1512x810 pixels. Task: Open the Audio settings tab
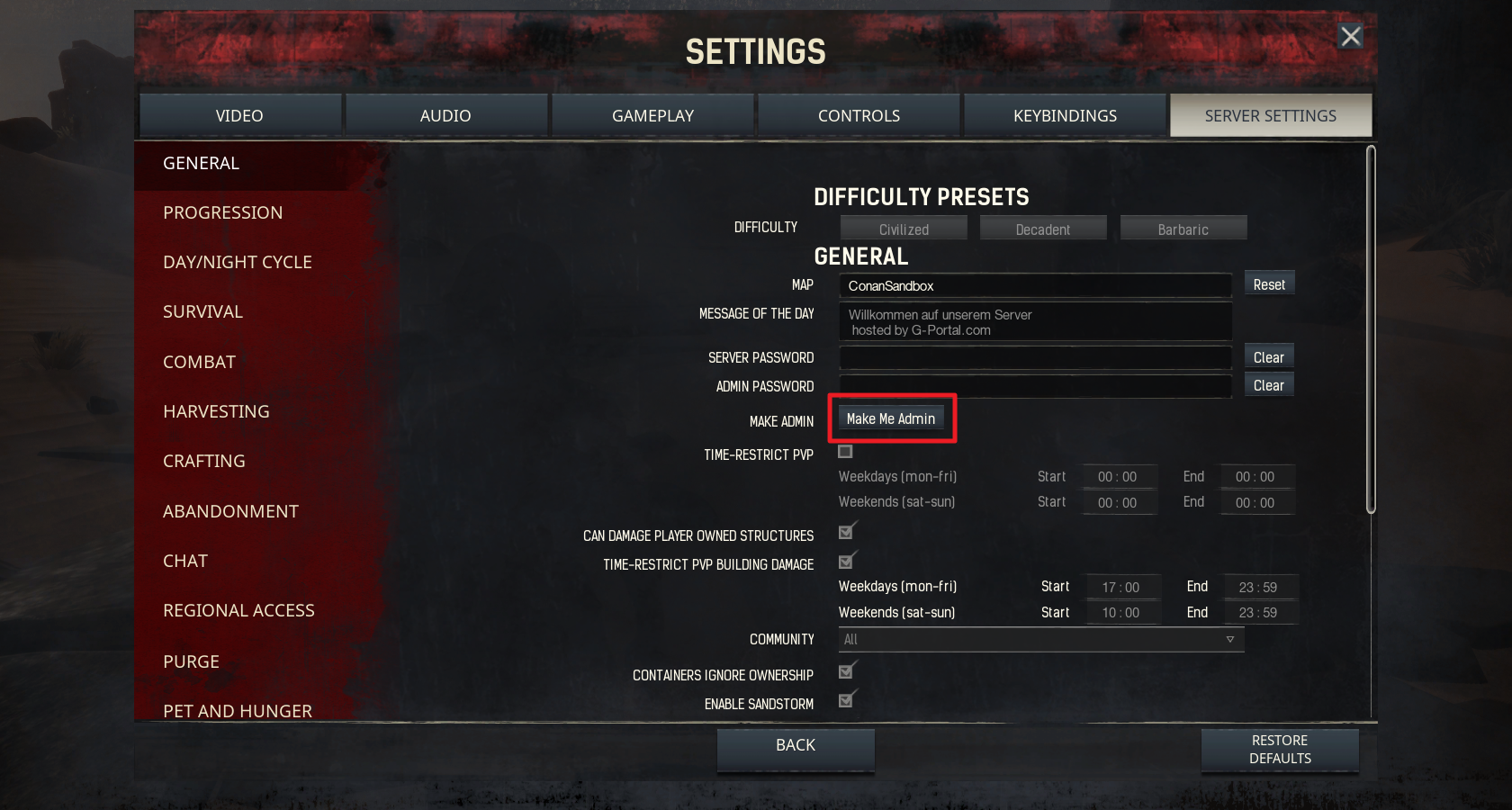point(445,115)
